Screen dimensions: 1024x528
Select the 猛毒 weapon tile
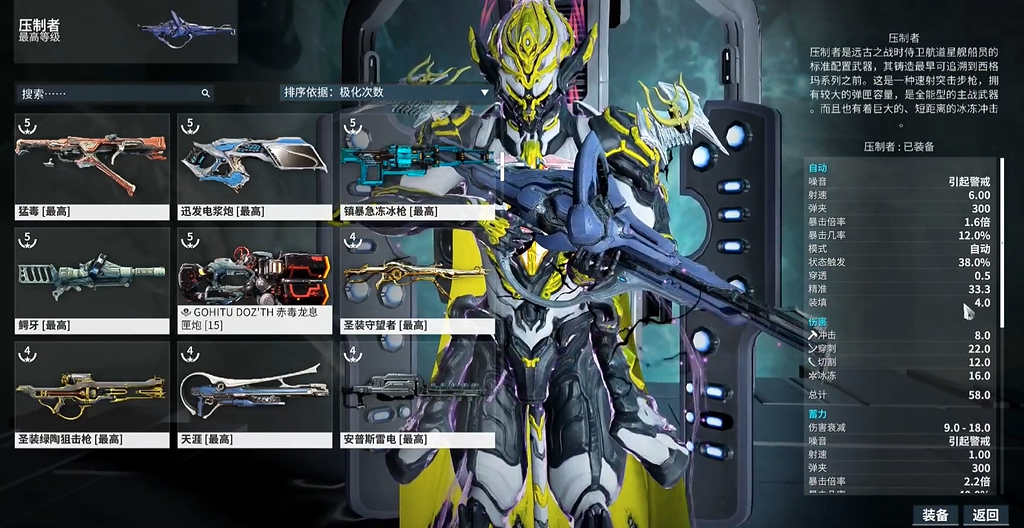point(91,166)
